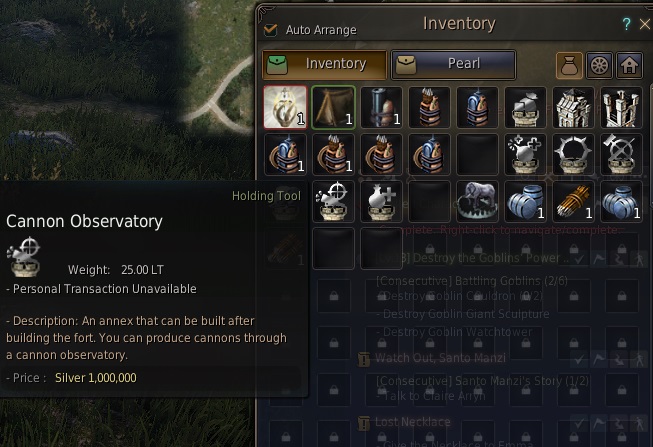The image size is (653, 447).
Task: Click the wagon wheel button
Action: click(x=599, y=65)
